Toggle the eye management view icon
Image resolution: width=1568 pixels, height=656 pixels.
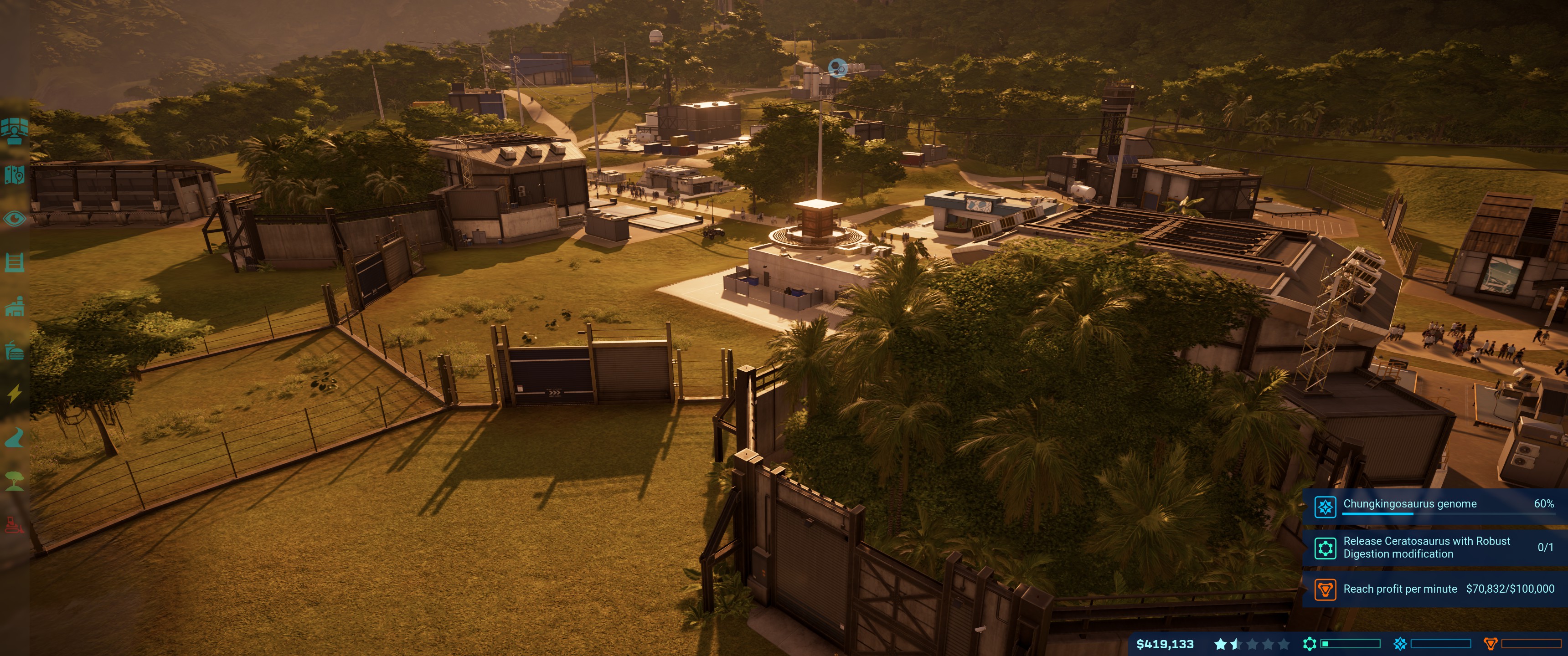click(x=14, y=219)
